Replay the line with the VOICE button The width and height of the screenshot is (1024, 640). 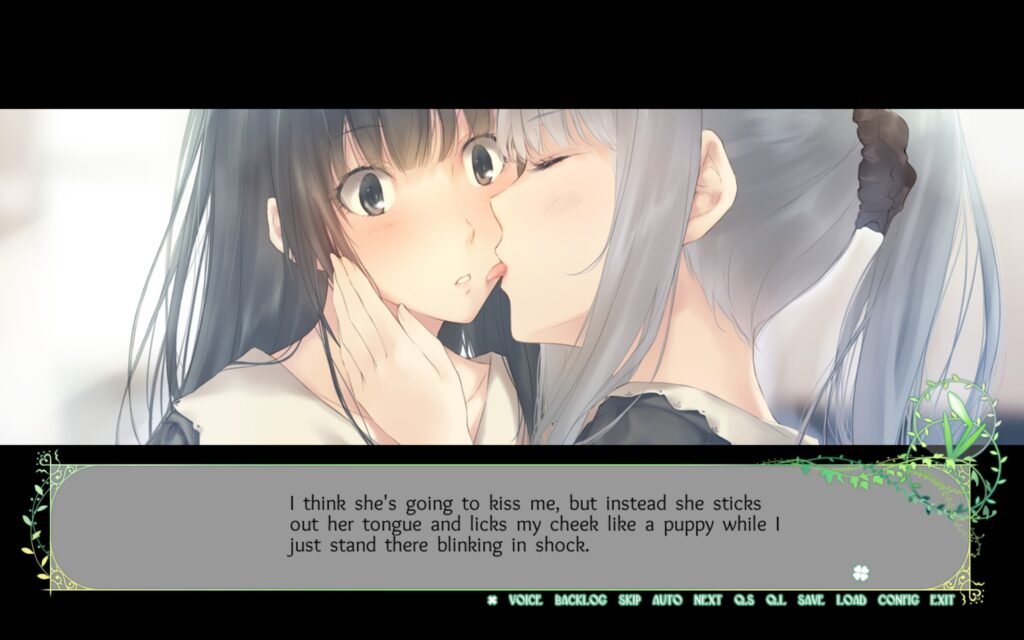pyautogui.click(x=525, y=600)
